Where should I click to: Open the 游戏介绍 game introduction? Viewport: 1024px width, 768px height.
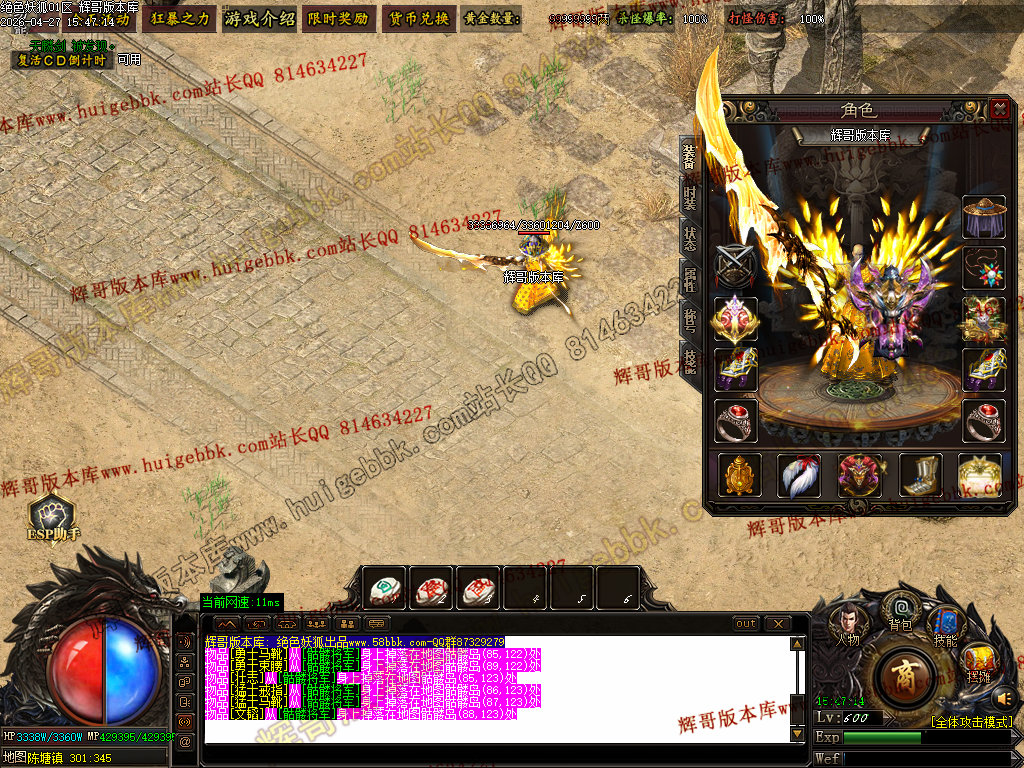point(260,18)
